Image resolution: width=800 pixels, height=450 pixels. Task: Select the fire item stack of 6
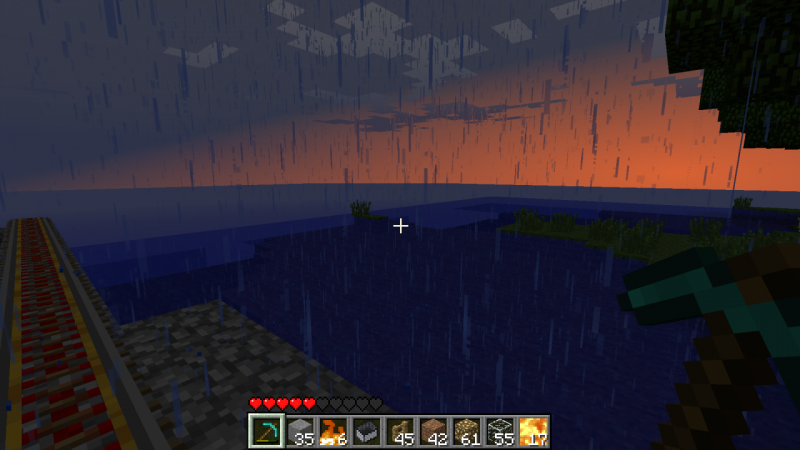[x=333, y=432]
